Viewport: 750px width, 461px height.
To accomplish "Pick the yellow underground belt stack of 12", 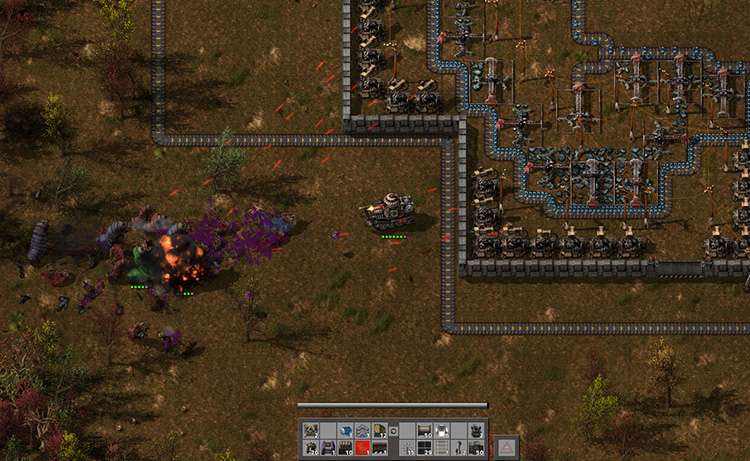I will (x=379, y=430).
